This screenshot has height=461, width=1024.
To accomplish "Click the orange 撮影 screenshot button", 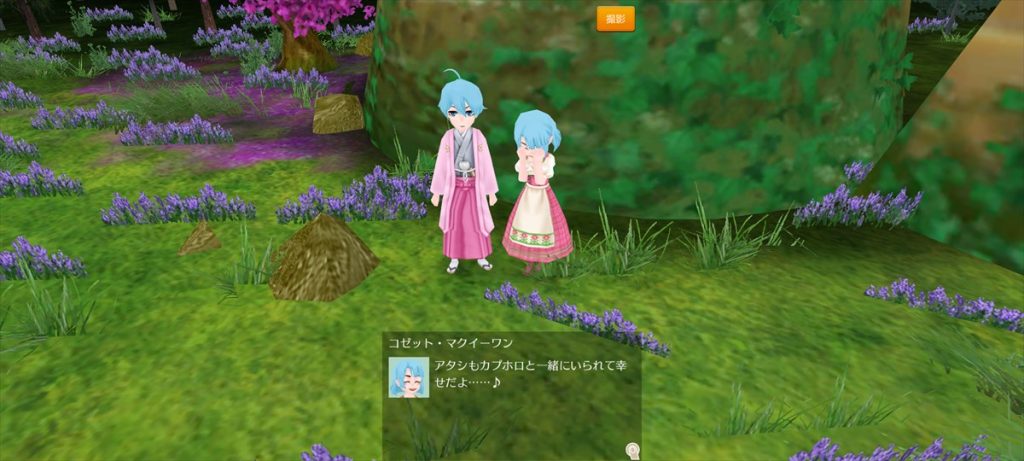I will tap(615, 19).
